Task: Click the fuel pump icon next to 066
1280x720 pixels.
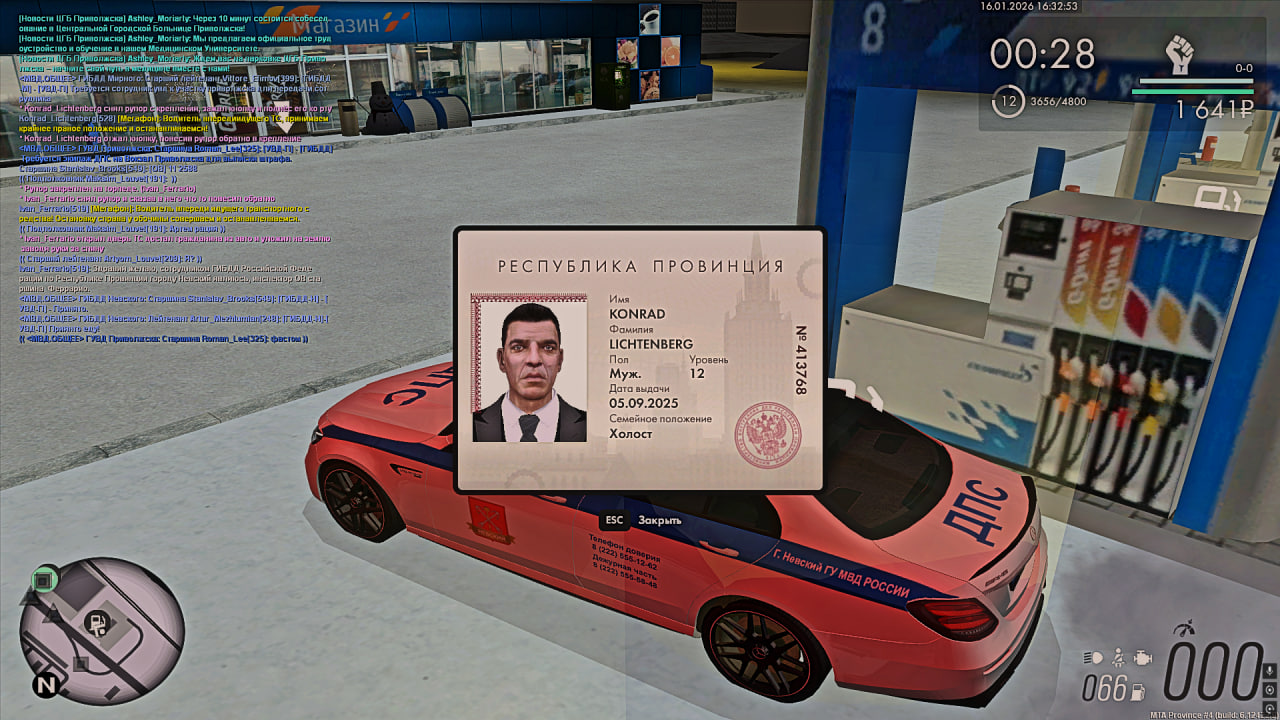Action: coord(1138,691)
